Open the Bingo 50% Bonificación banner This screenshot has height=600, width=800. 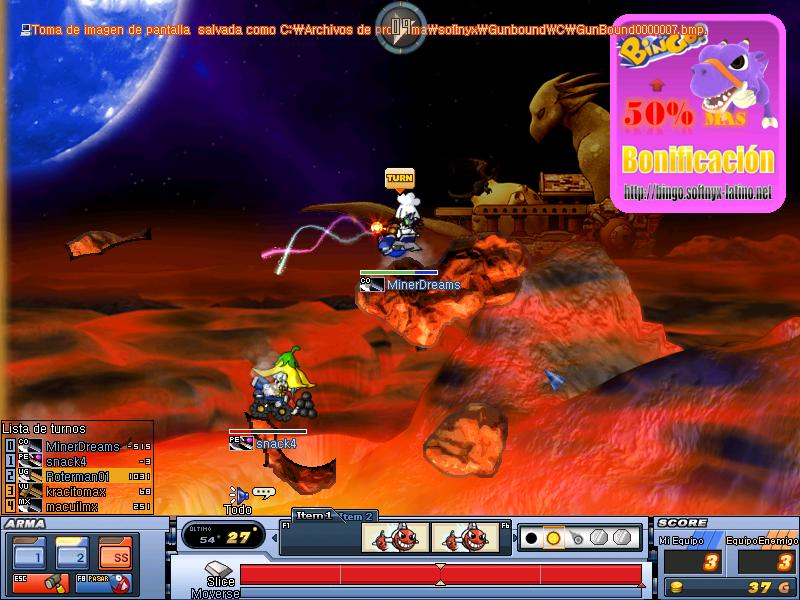(x=698, y=114)
